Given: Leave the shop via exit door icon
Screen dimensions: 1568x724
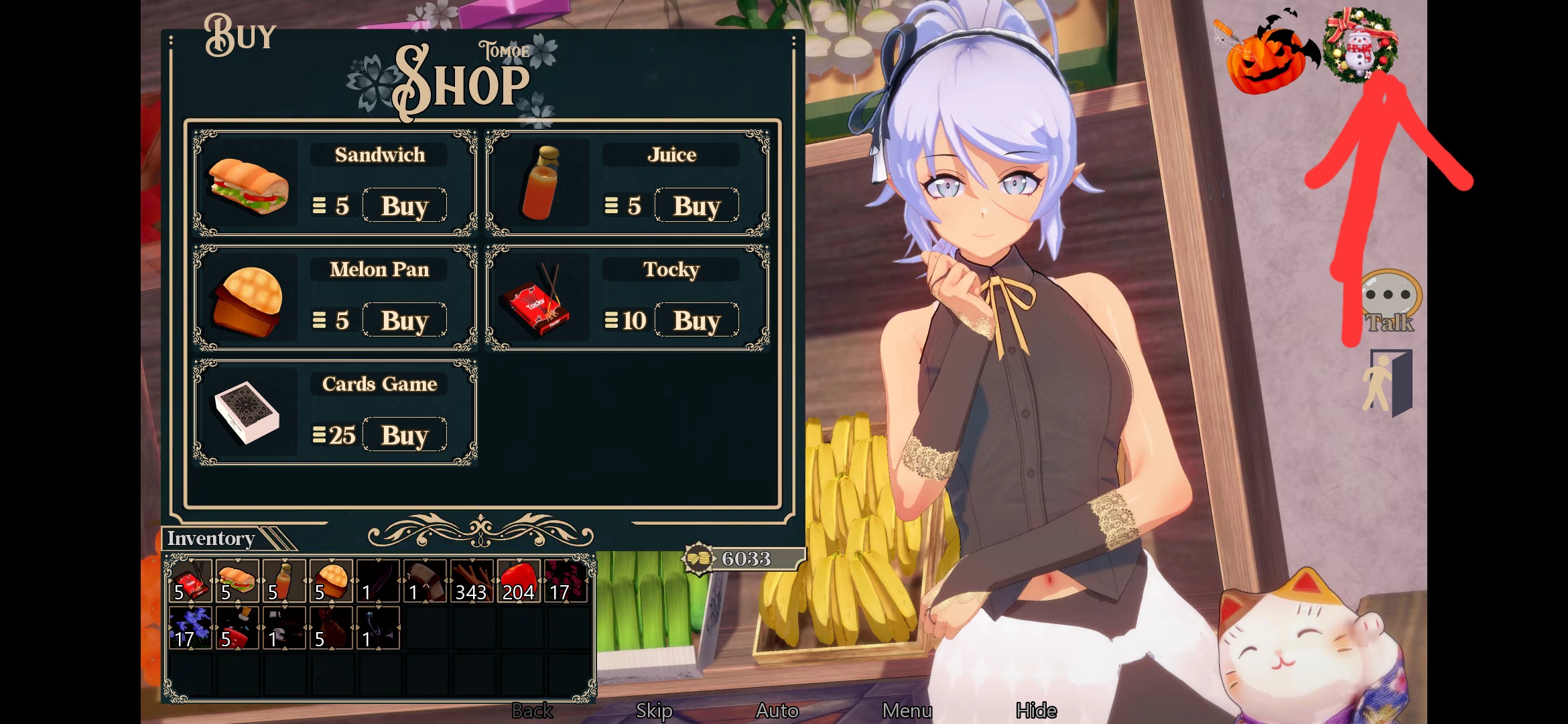Looking at the screenshot, I should [1388, 382].
